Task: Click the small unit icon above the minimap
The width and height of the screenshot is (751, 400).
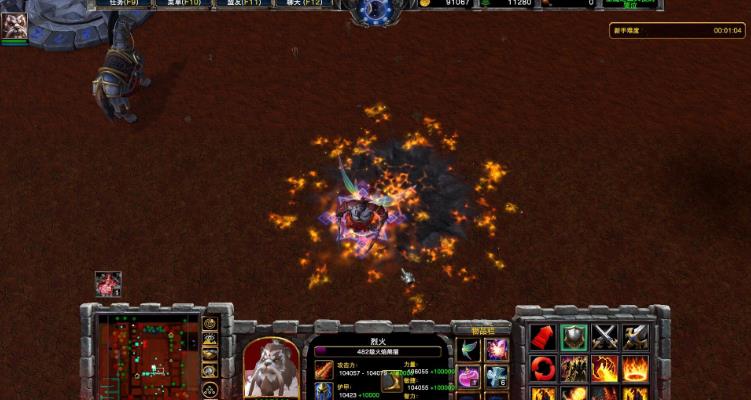Action: [x=108, y=284]
